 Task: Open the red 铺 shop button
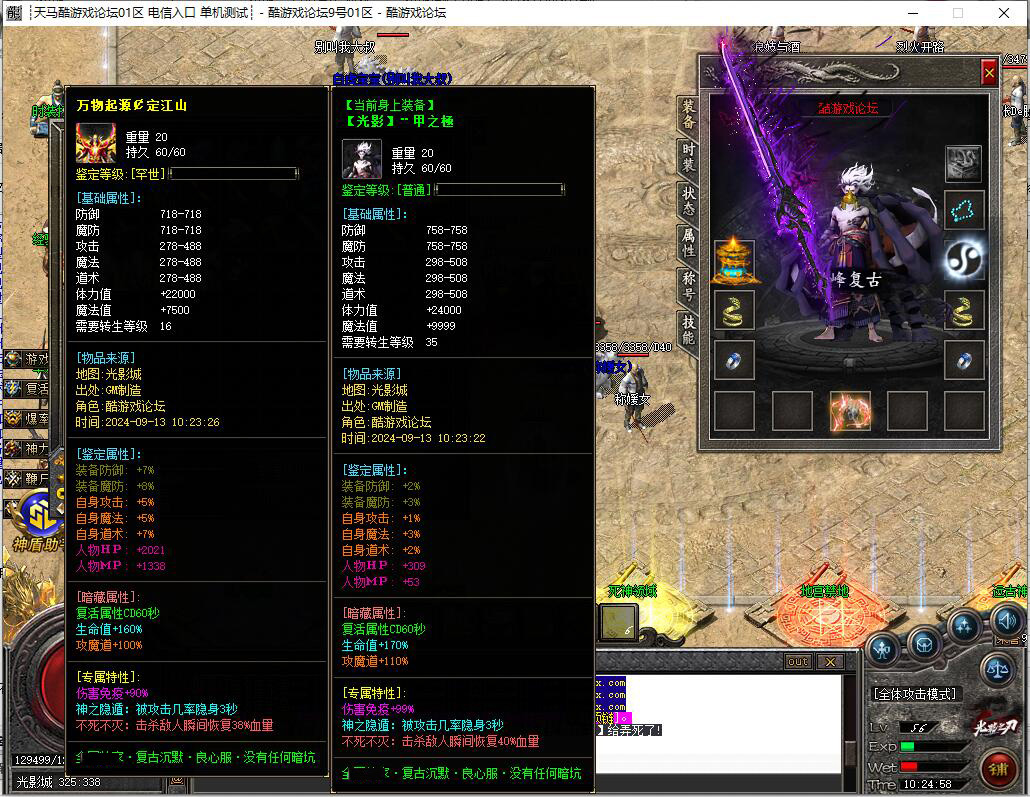pyautogui.click(x=997, y=769)
